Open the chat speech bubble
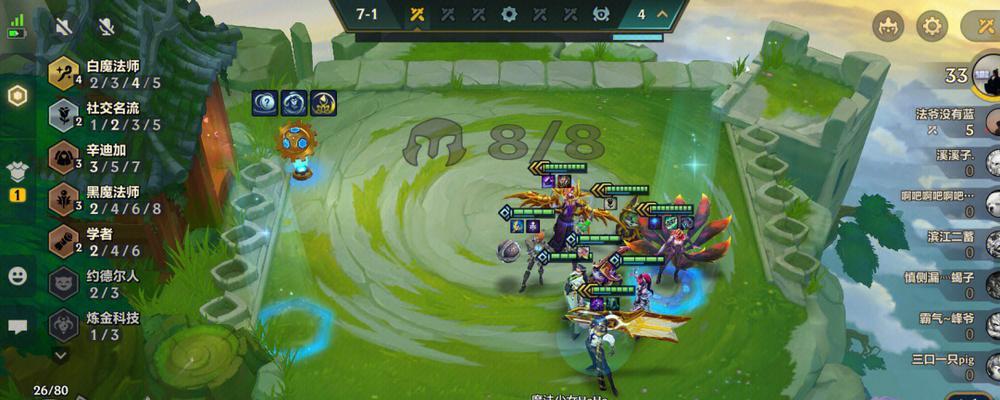The height and width of the screenshot is (400, 1000). click(17, 326)
